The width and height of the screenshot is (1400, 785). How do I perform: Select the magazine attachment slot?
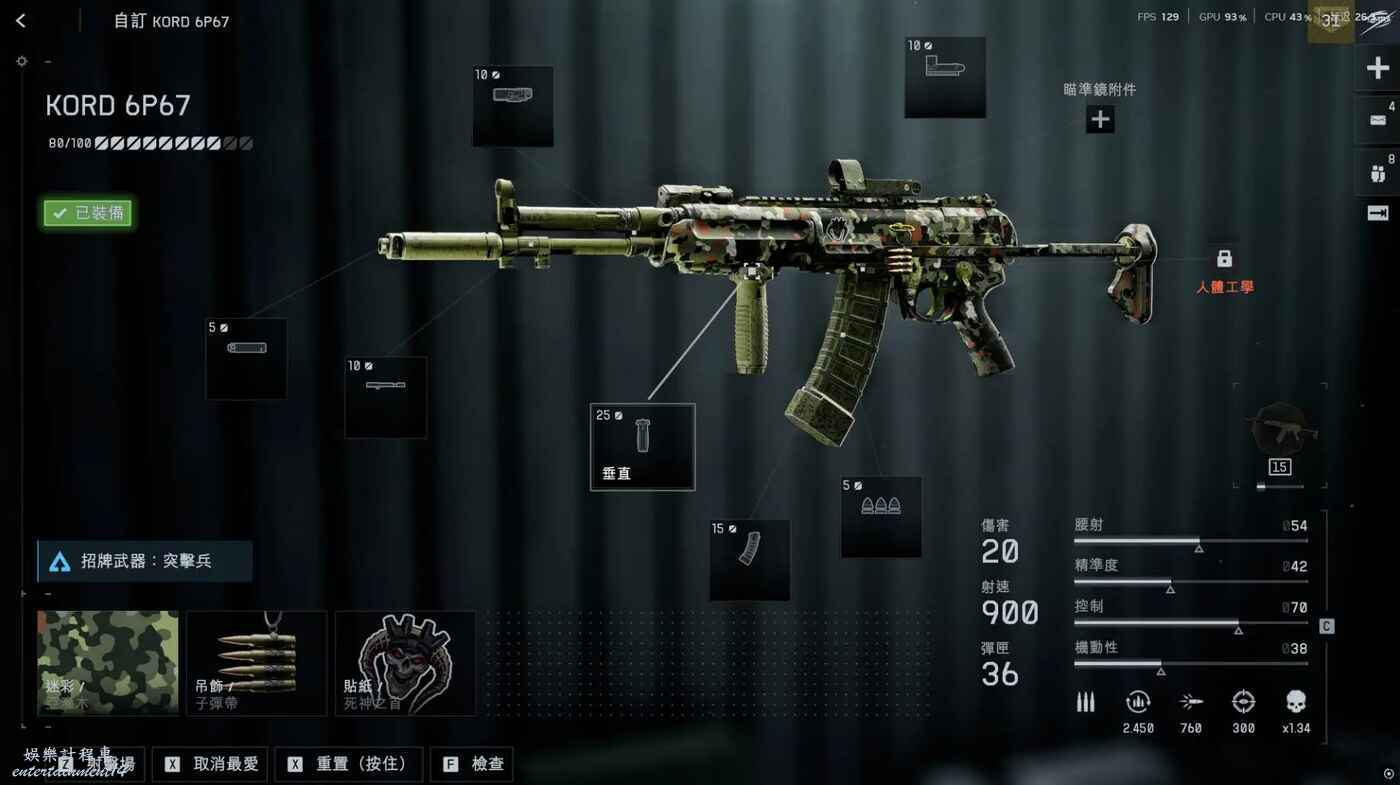[749, 559]
